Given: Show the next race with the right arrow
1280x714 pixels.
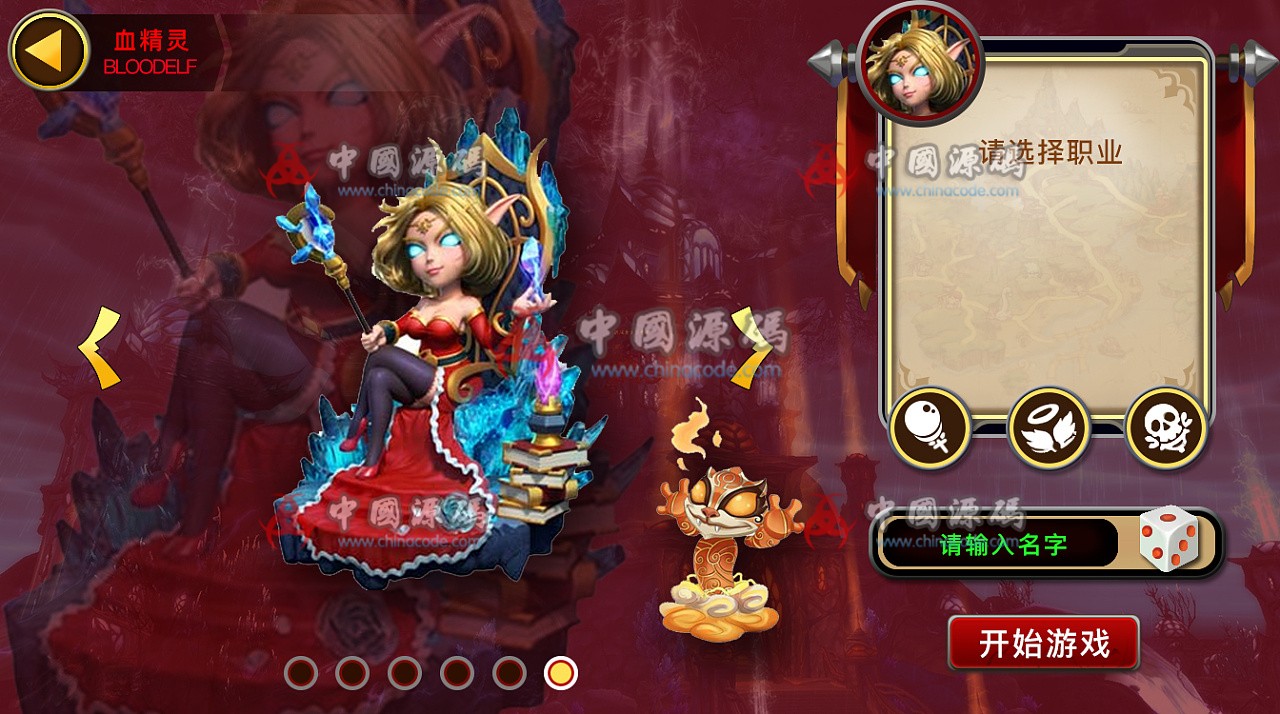Looking at the screenshot, I should tap(751, 347).
